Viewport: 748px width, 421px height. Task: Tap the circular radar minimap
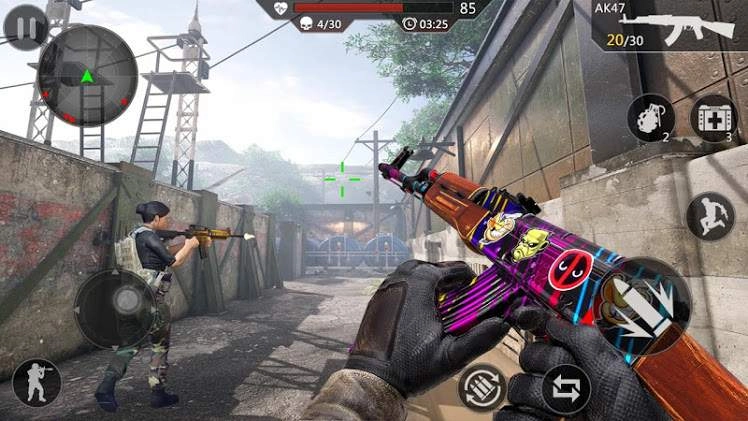pos(87,75)
